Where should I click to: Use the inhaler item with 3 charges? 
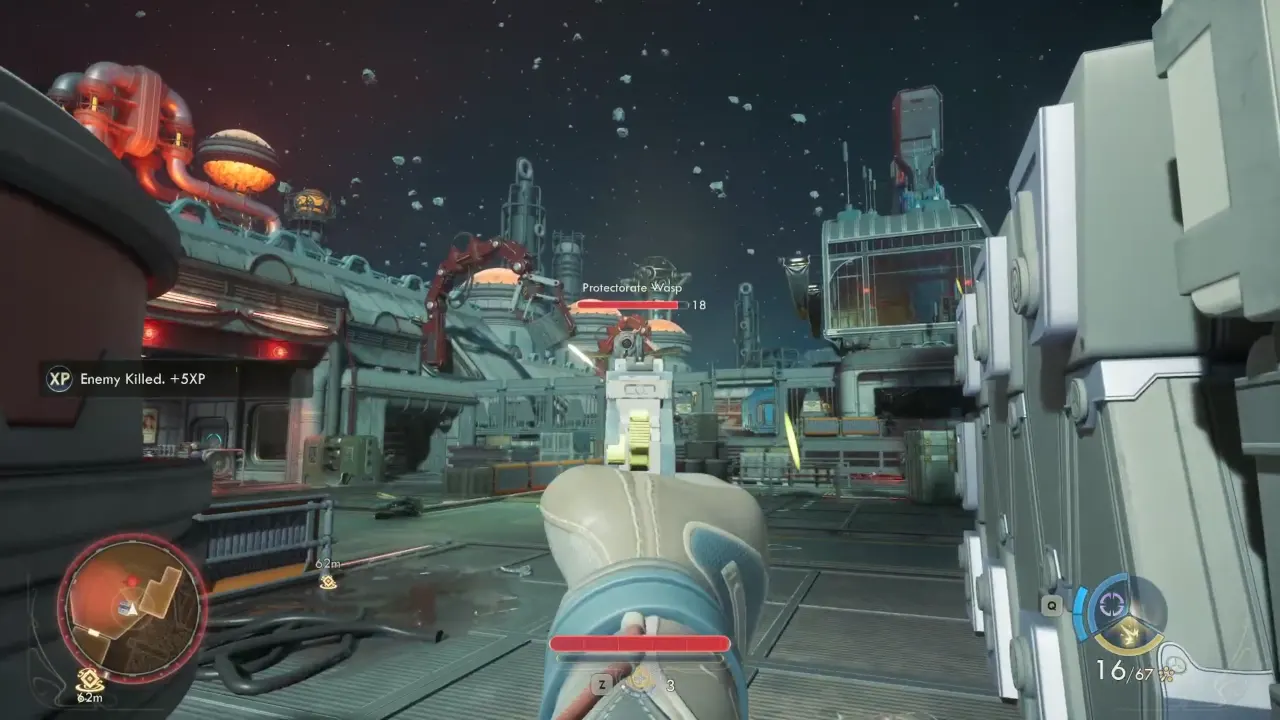coord(640,682)
